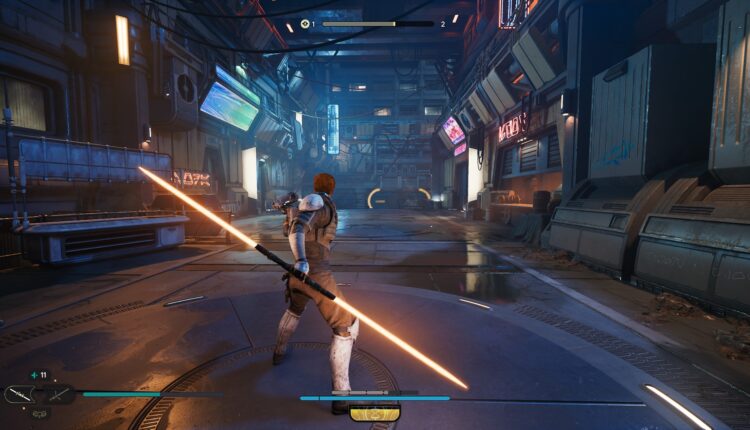The height and width of the screenshot is (430, 750).
Task: Activate the yellow Slow meter icon
Action: (x=375, y=412)
